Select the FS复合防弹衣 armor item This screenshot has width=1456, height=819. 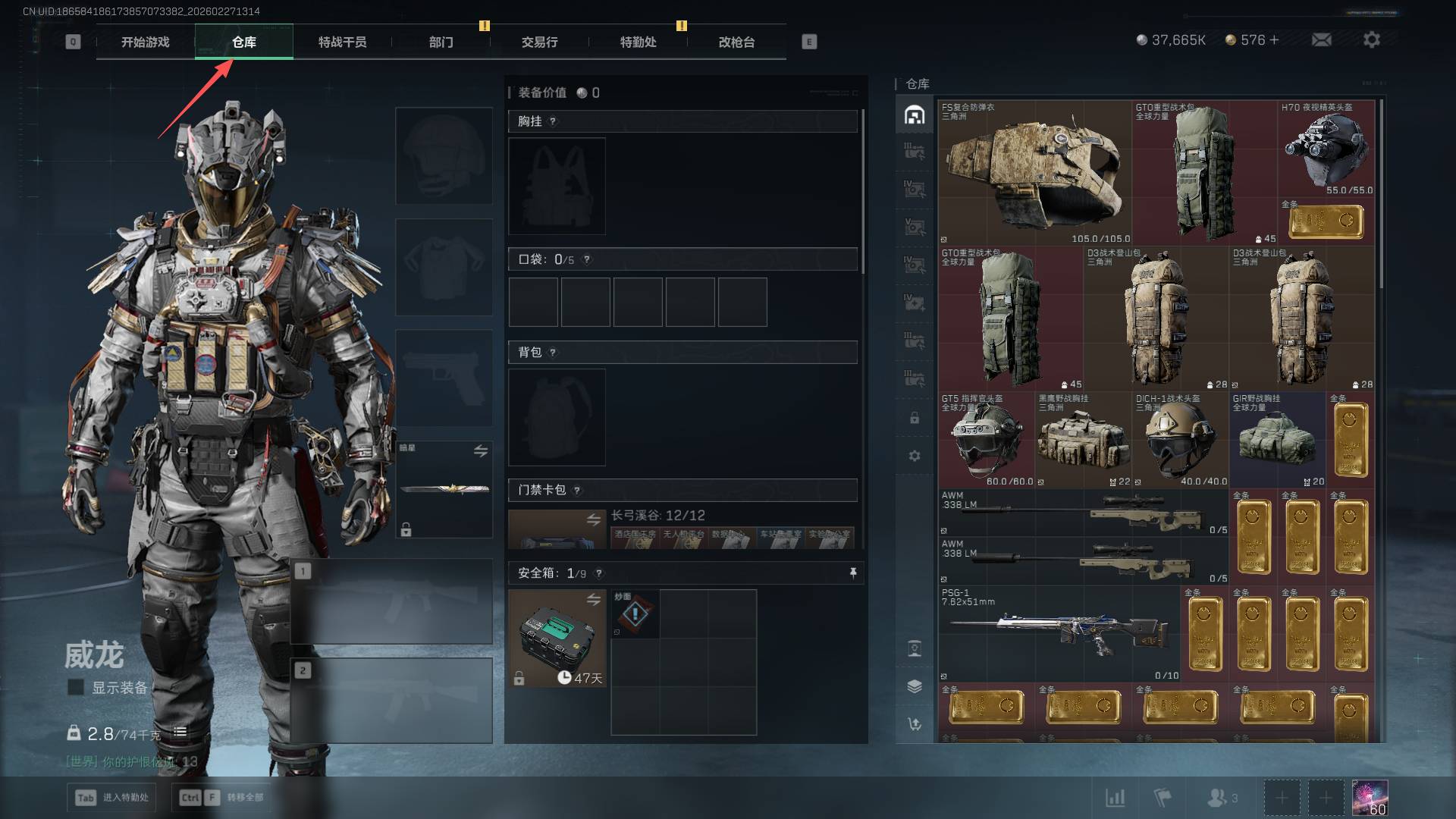click(1034, 173)
